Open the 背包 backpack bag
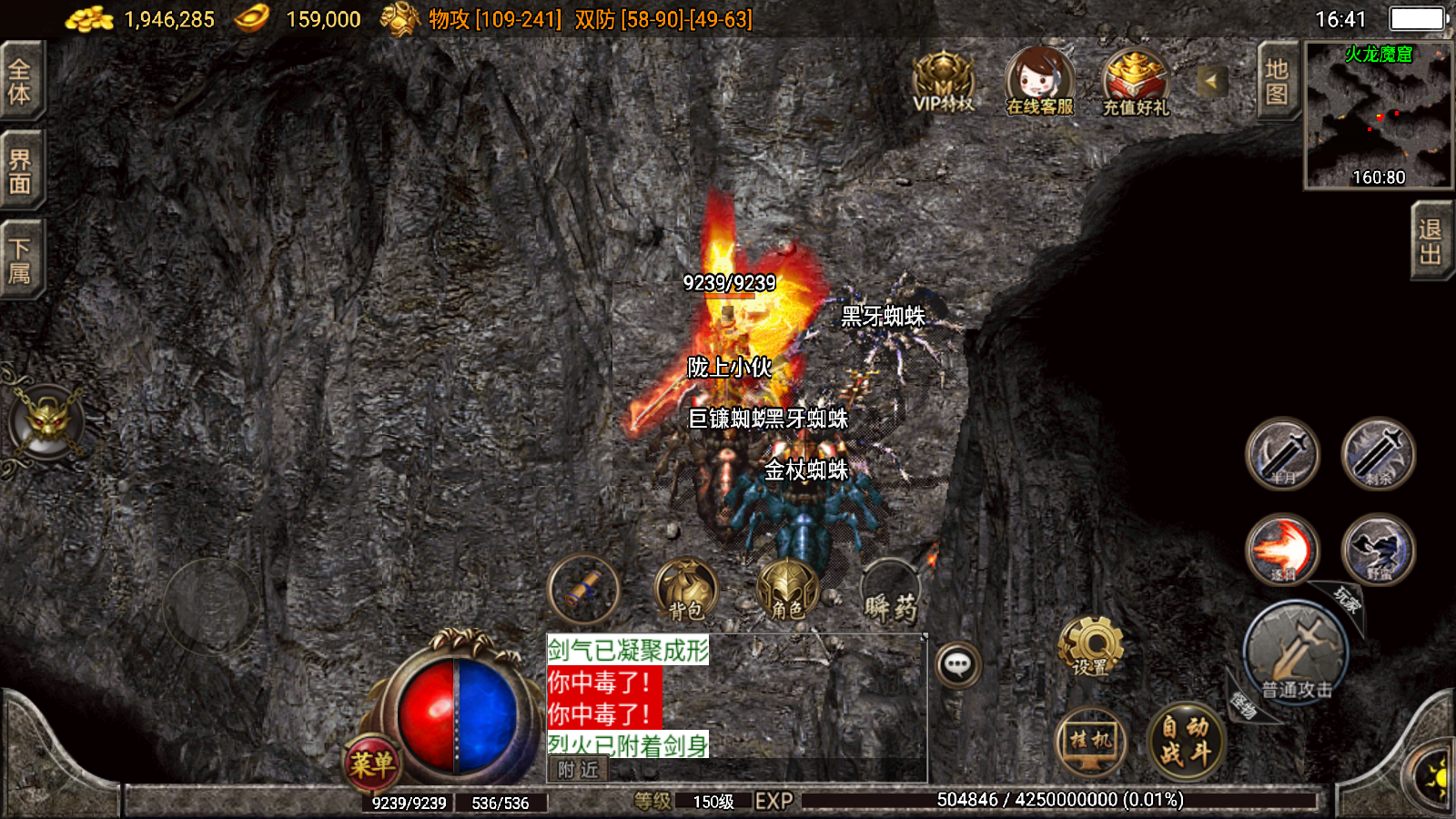Viewport: 1456px width, 819px height. [687, 589]
